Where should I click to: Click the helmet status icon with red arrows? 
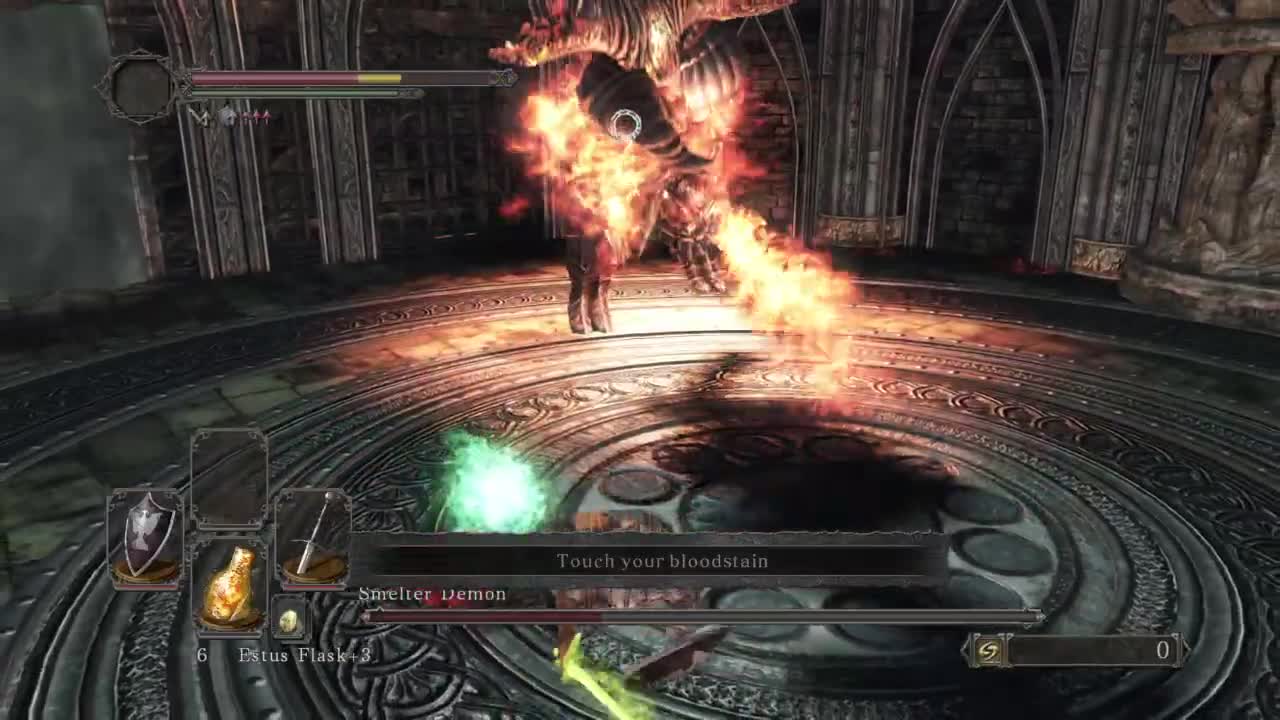tap(228, 115)
